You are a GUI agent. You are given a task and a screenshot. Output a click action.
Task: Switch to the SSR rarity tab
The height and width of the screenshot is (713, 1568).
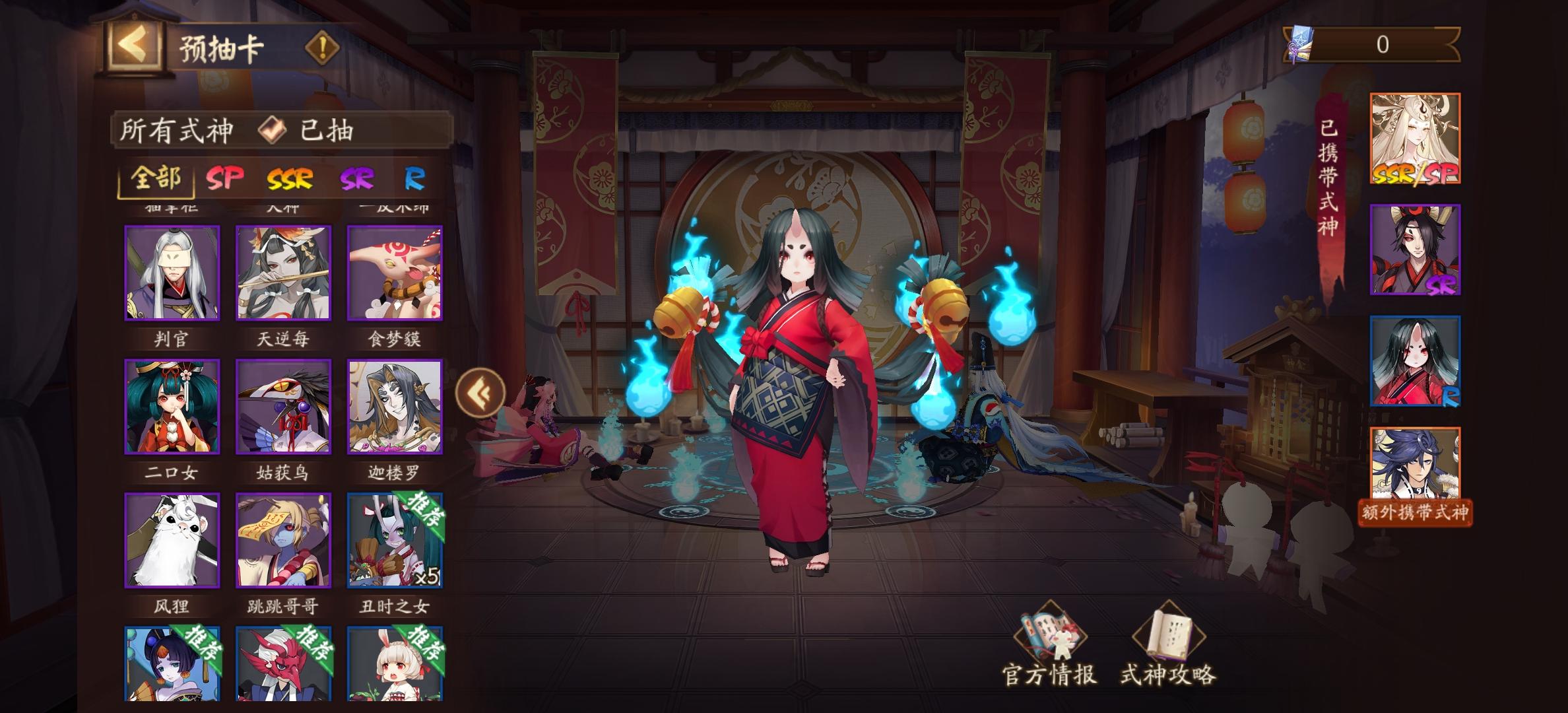click(x=290, y=177)
